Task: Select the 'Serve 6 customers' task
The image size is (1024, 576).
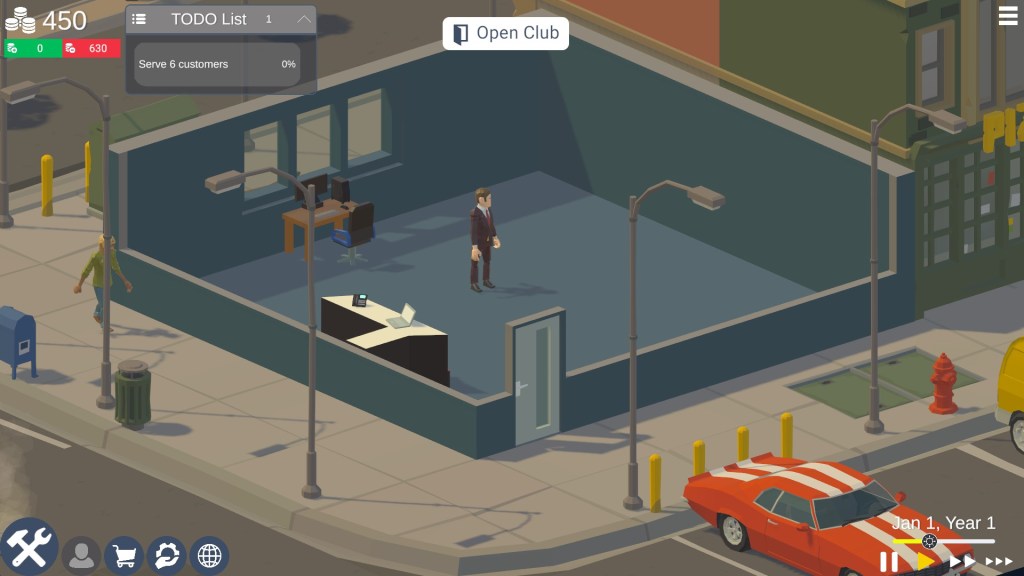Action: 217,64
